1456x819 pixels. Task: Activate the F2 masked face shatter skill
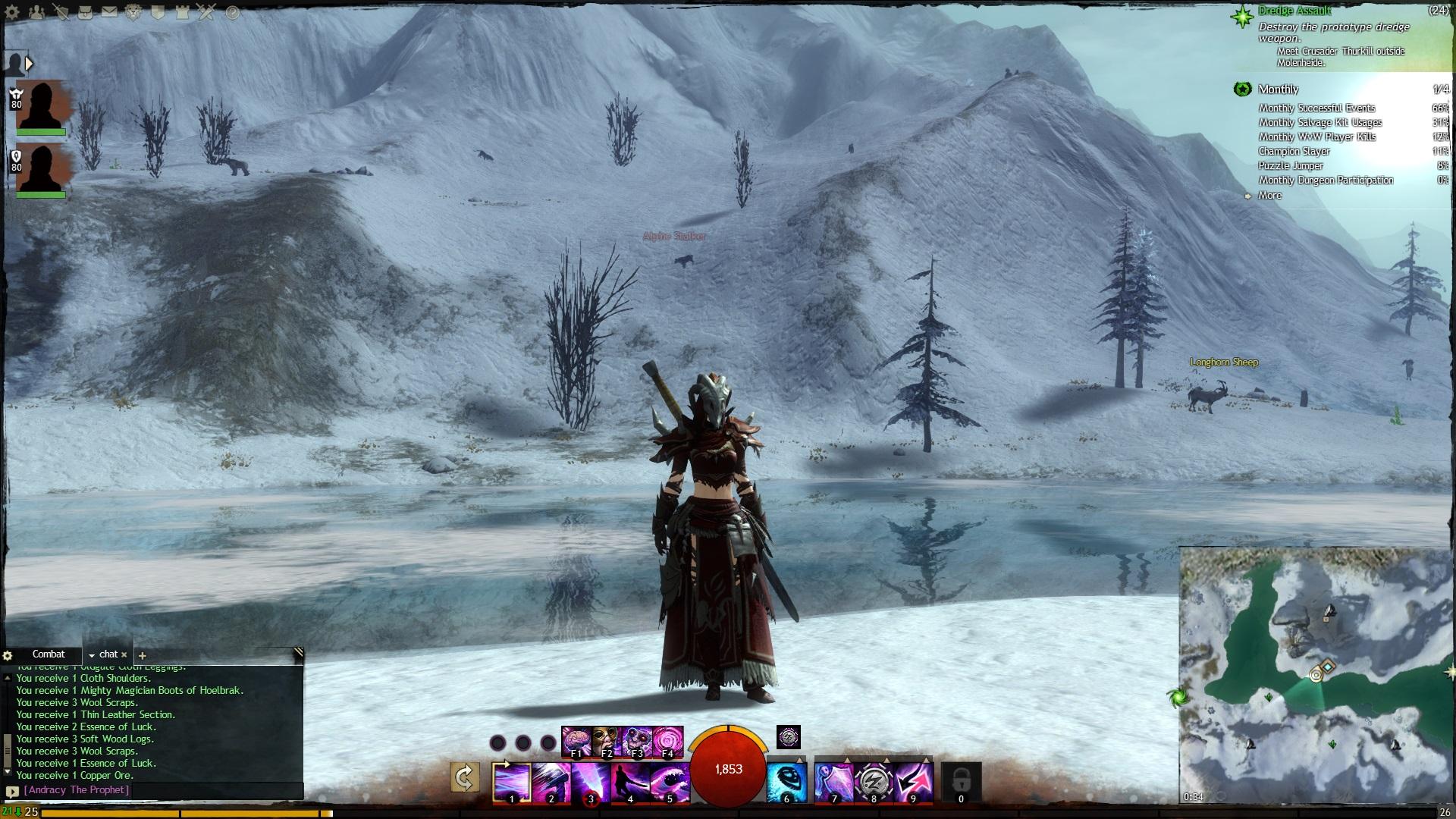coord(607,742)
